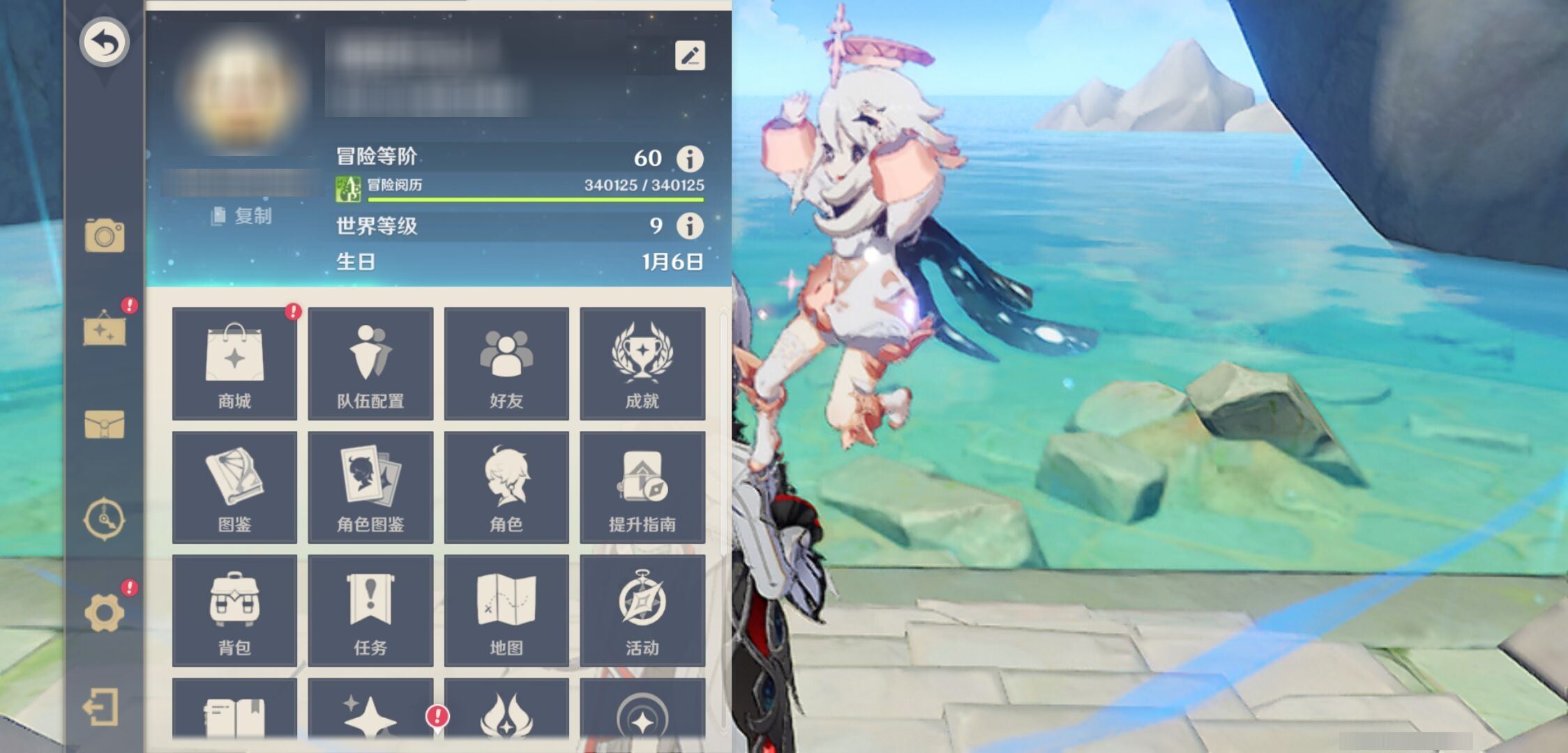Edit the profile with the pencil icon
1568x753 pixels.
690,56
